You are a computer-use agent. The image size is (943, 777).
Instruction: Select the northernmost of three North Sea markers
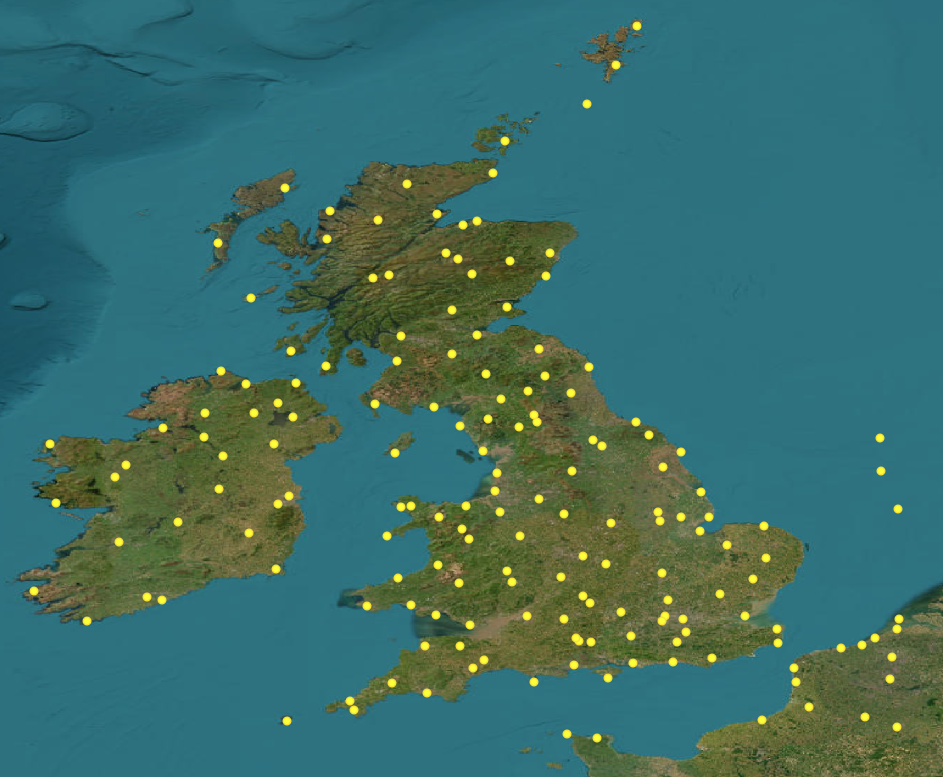[x=880, y=438]
